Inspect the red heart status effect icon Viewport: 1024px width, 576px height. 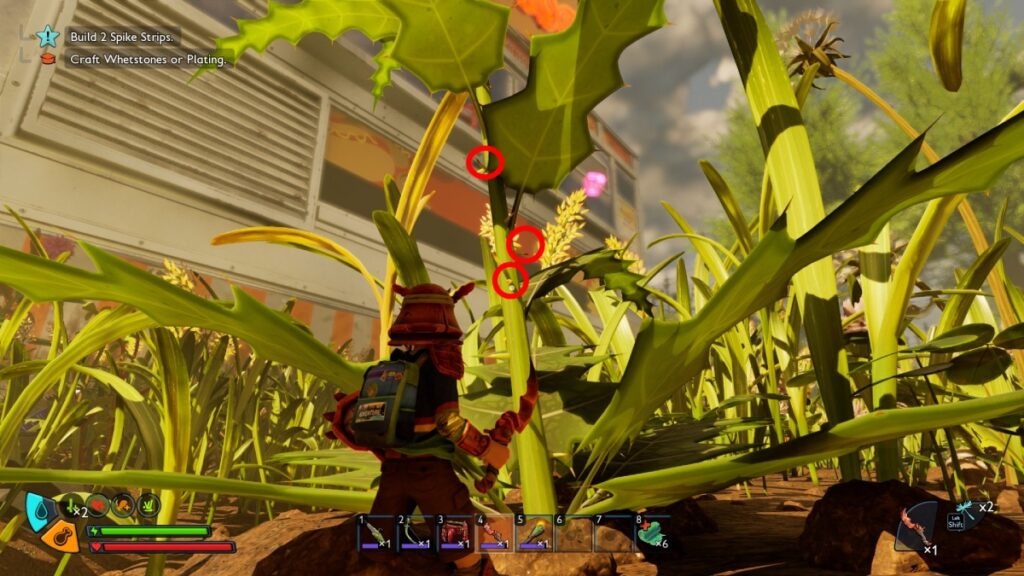(x=99, y=505)
